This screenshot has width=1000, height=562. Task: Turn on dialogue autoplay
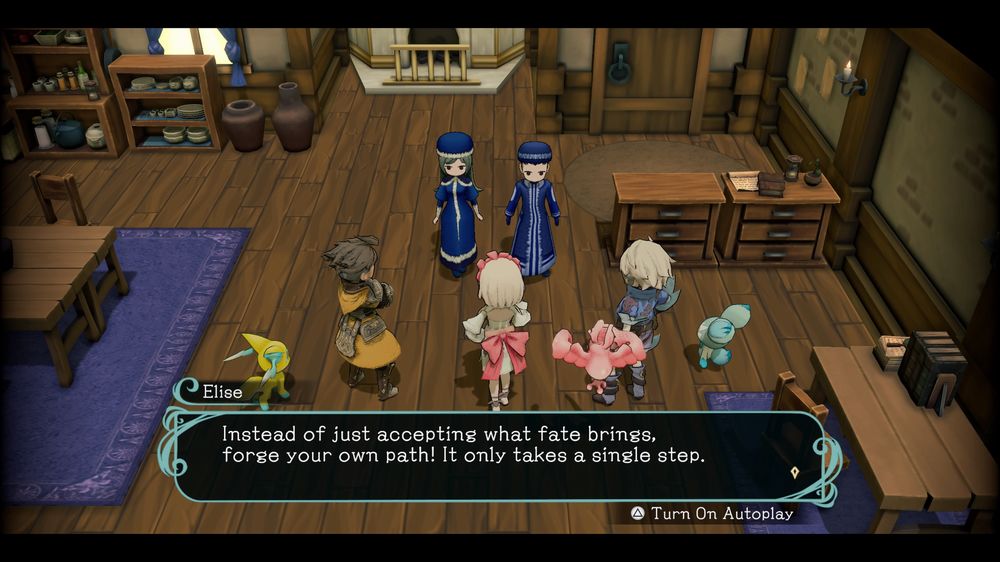712,513
